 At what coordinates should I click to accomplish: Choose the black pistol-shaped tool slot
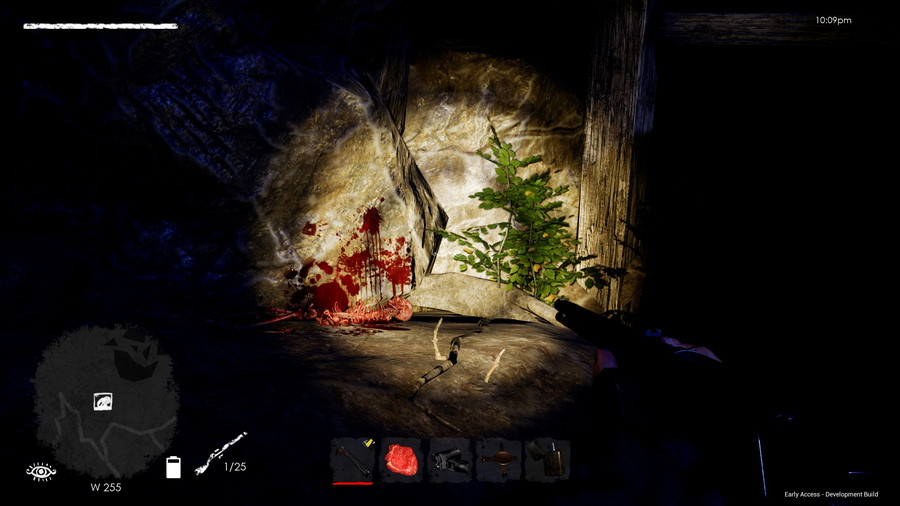click(x=450, y=460)
